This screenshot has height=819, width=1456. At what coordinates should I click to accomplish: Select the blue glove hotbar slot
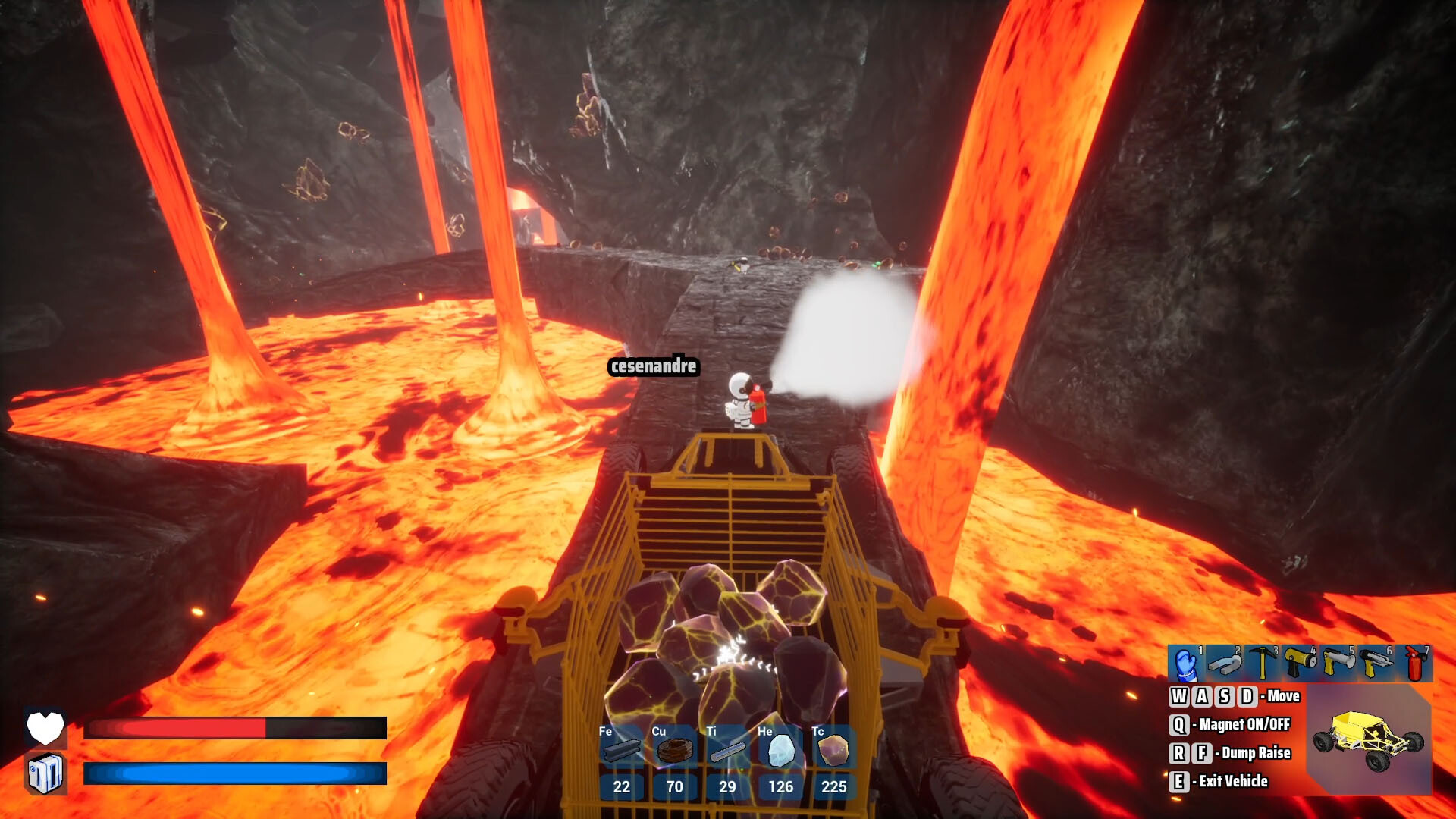(x=1186, y=664)
